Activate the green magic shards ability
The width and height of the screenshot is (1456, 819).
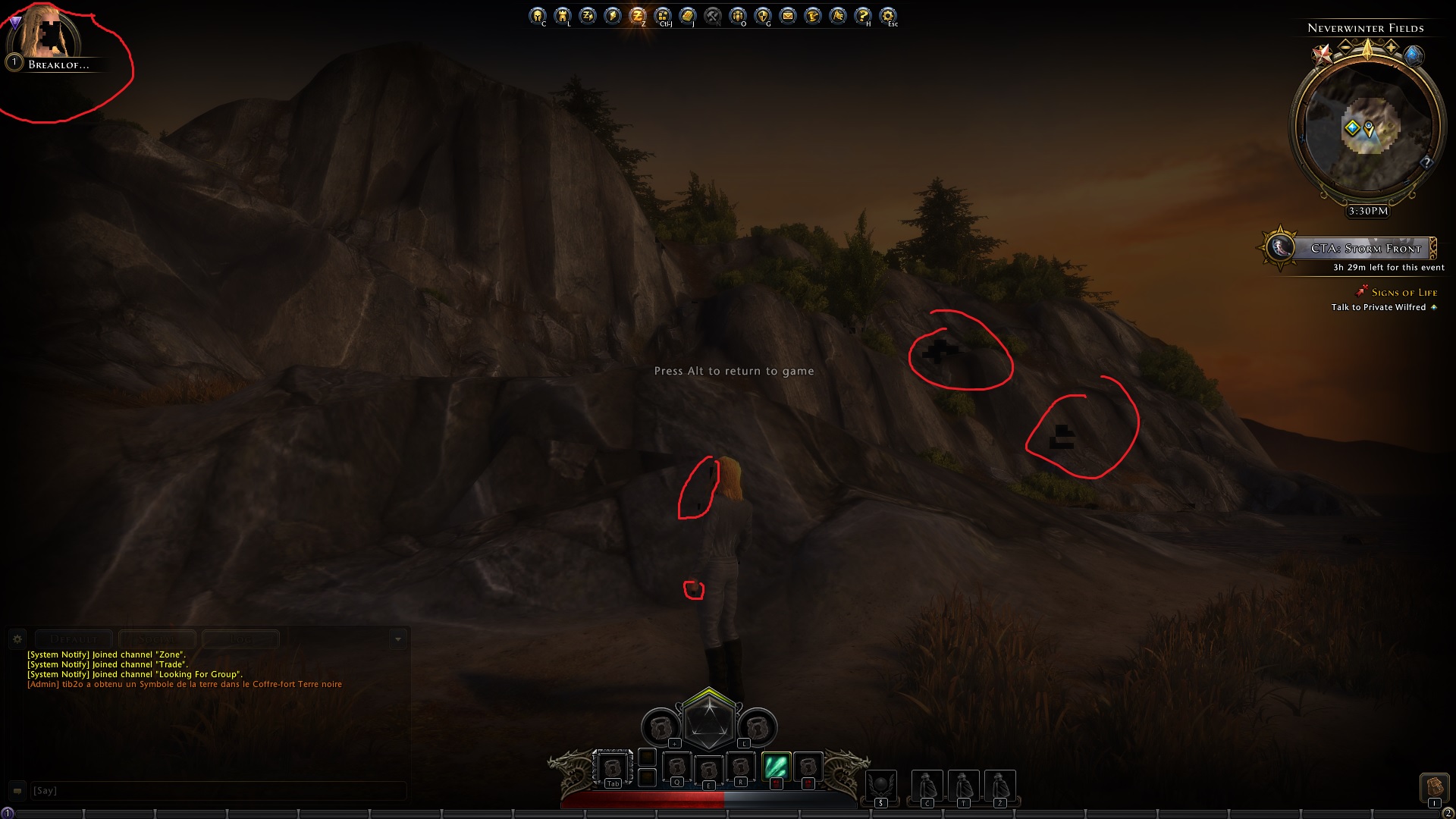(x=776, y=767)
